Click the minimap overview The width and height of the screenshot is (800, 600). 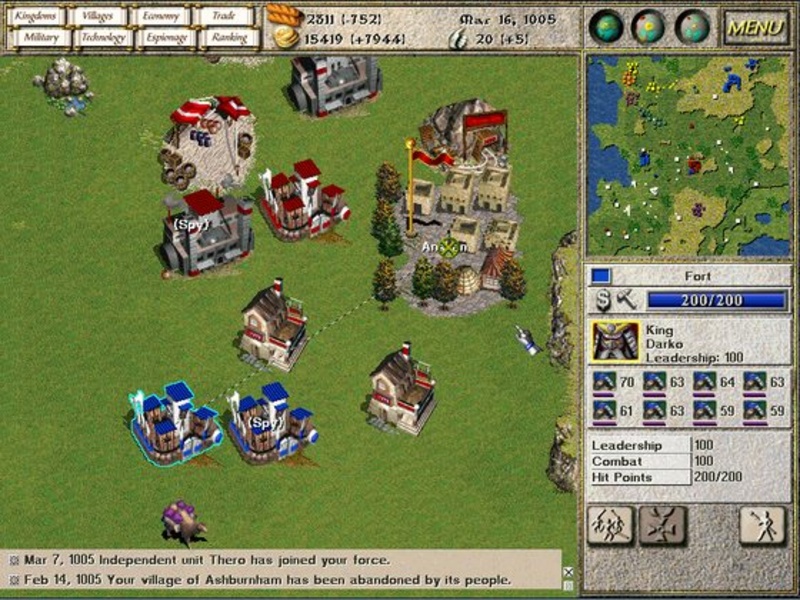[x=688, y=155]
